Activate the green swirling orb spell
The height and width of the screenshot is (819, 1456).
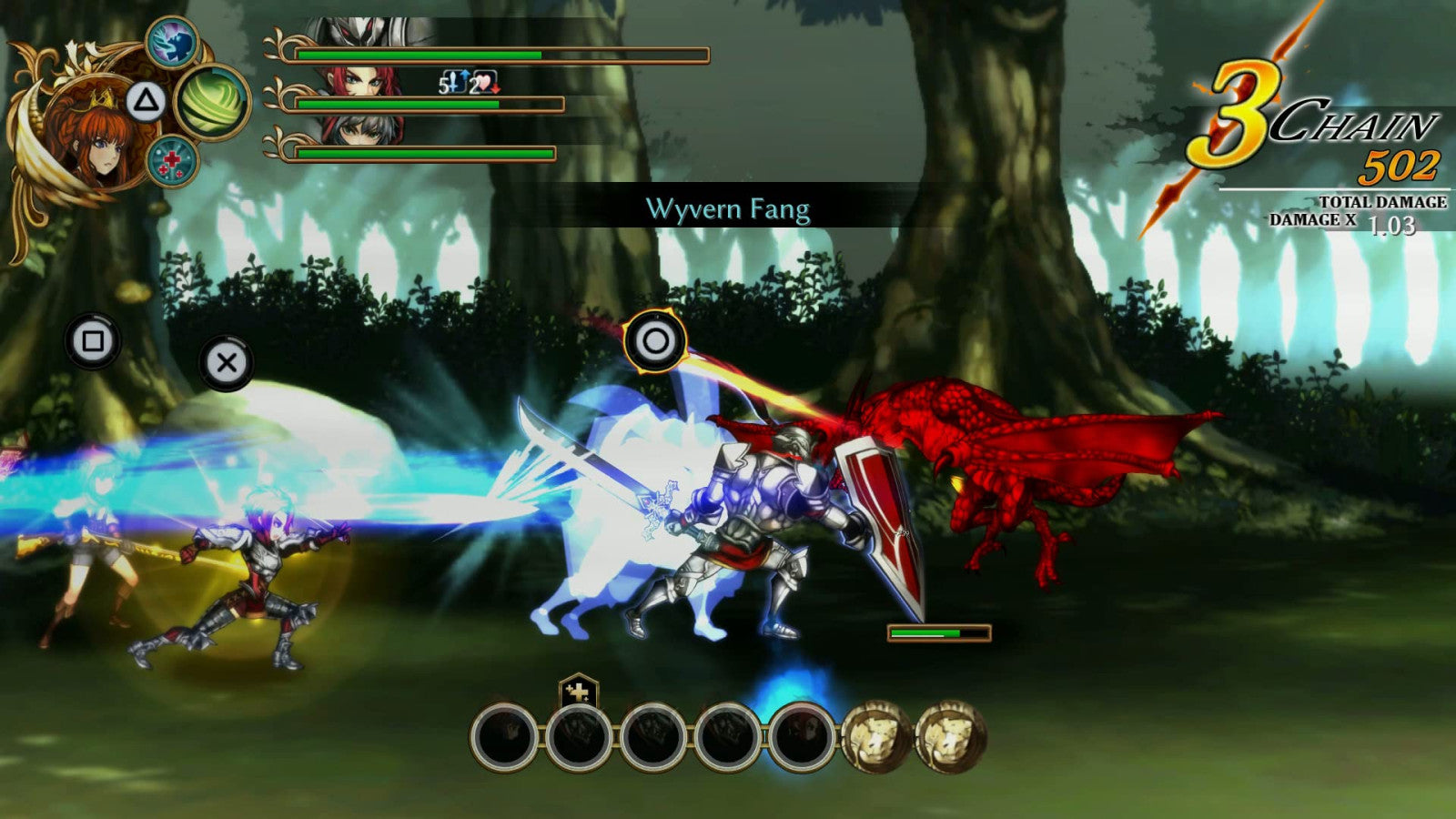click(x=212, y=102)
